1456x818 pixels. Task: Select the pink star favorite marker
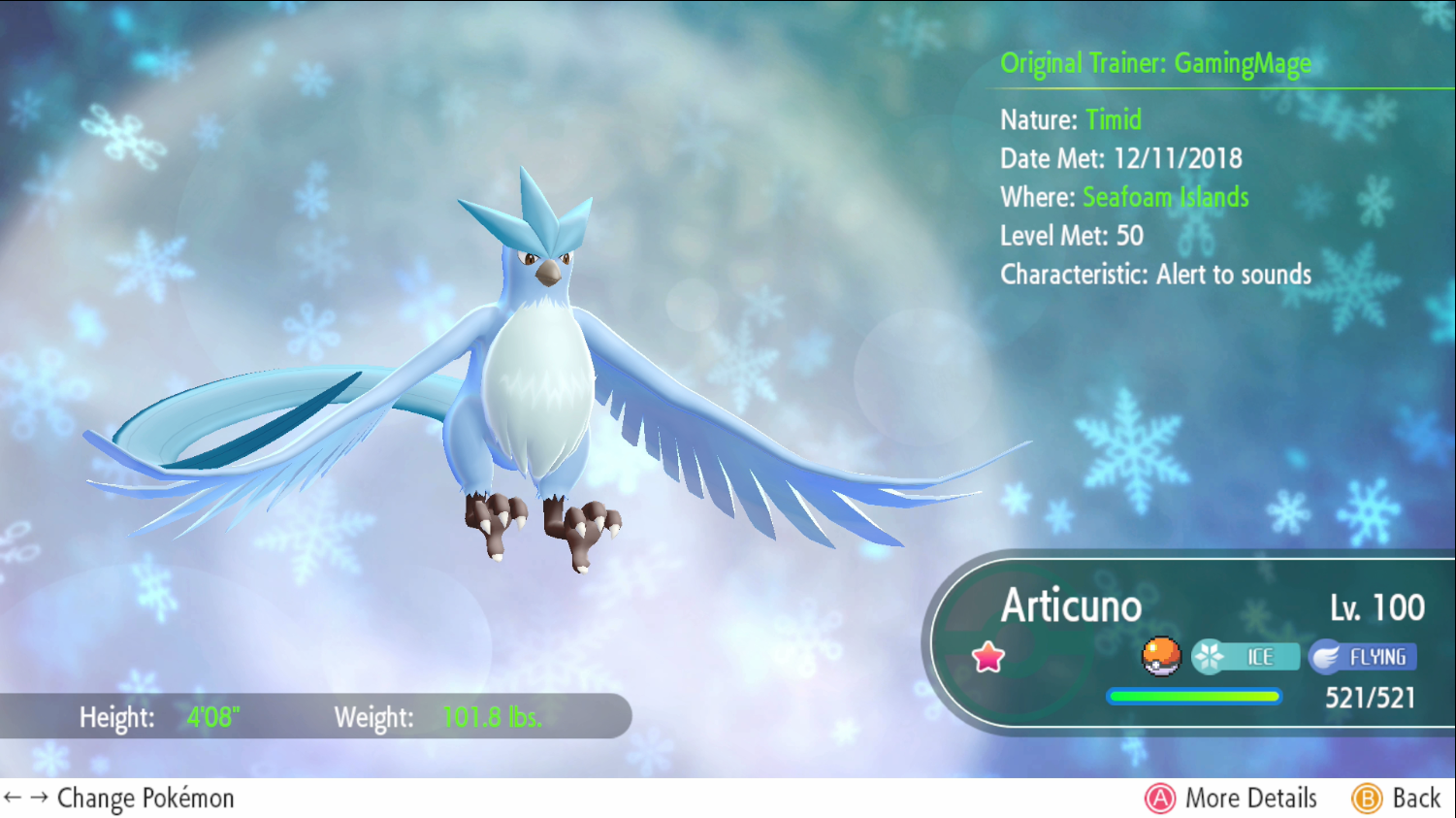click(987, 657)
